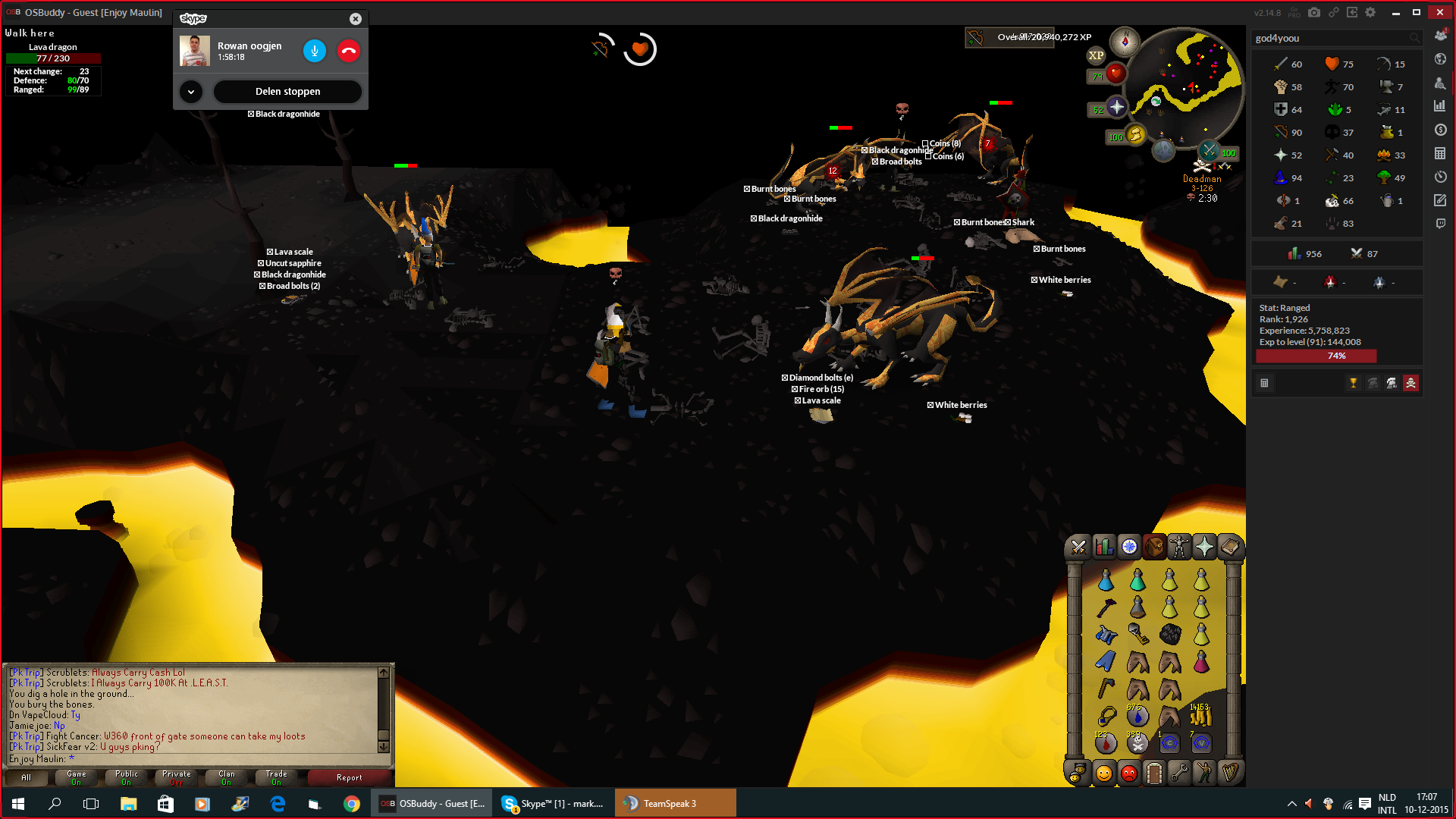
Task: Toggle the Private chat filter
Action: 177,777
